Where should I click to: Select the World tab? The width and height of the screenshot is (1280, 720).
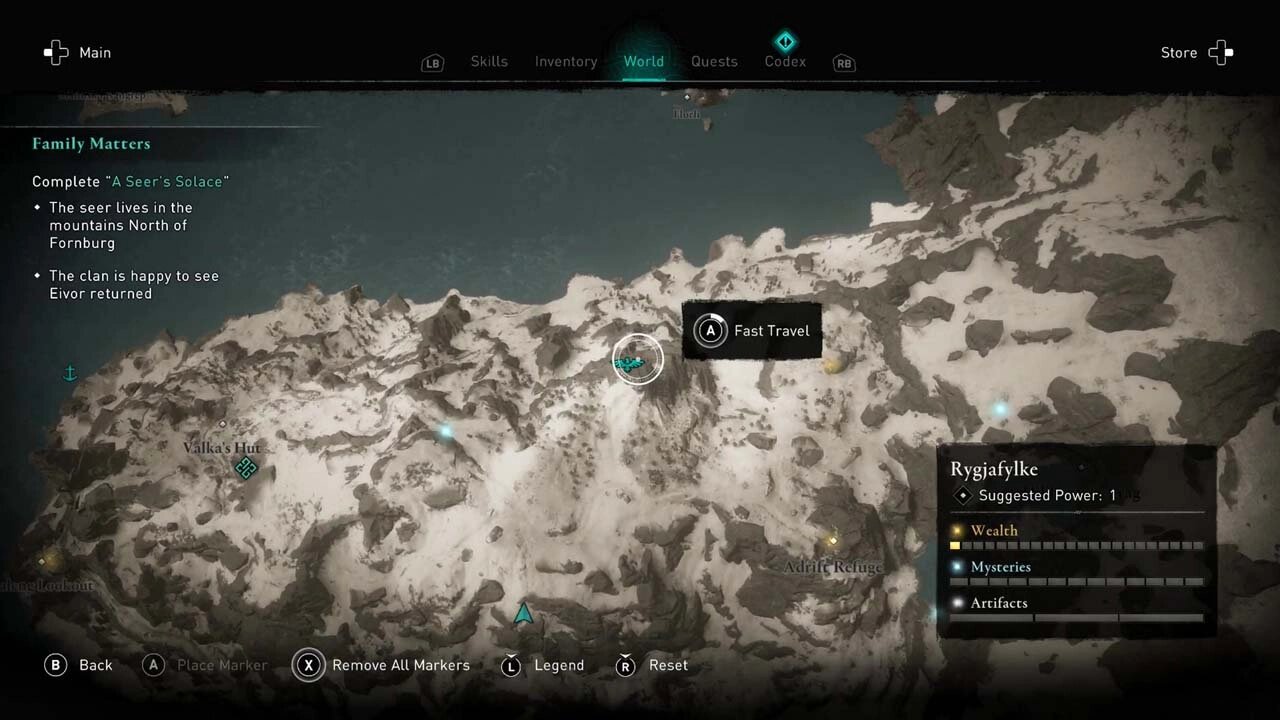643,62
